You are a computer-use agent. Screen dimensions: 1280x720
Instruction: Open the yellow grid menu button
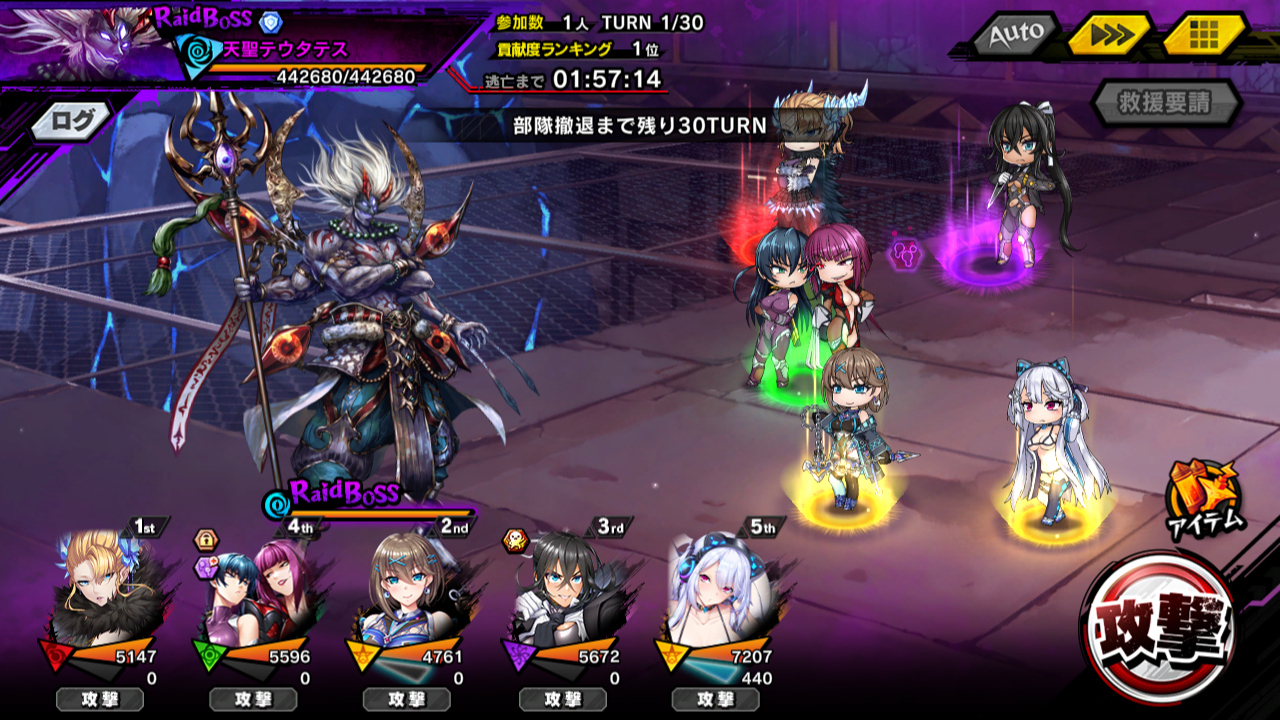click(1203, 35)
